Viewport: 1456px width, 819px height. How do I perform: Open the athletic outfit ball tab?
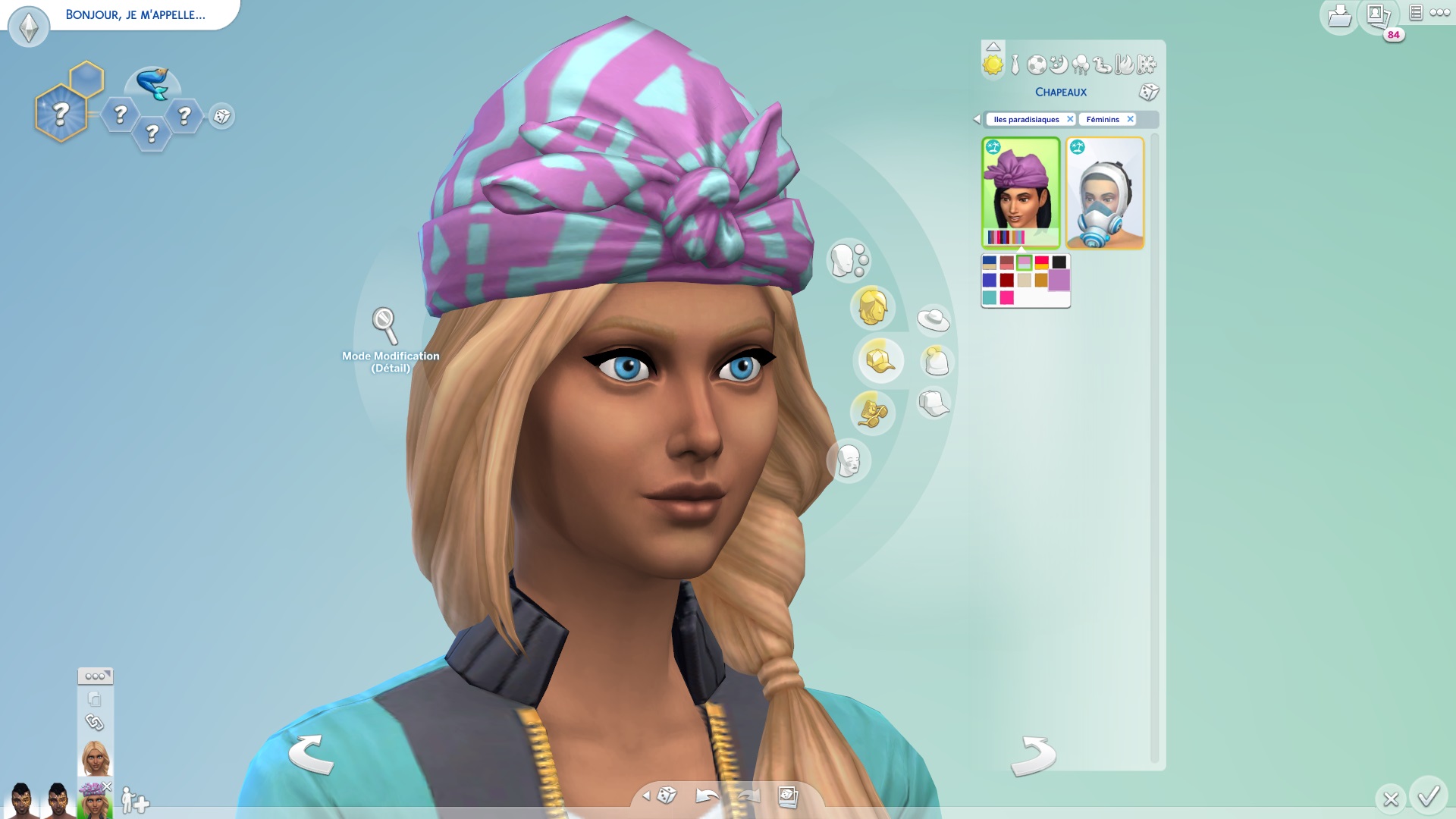click(1036, 65)
